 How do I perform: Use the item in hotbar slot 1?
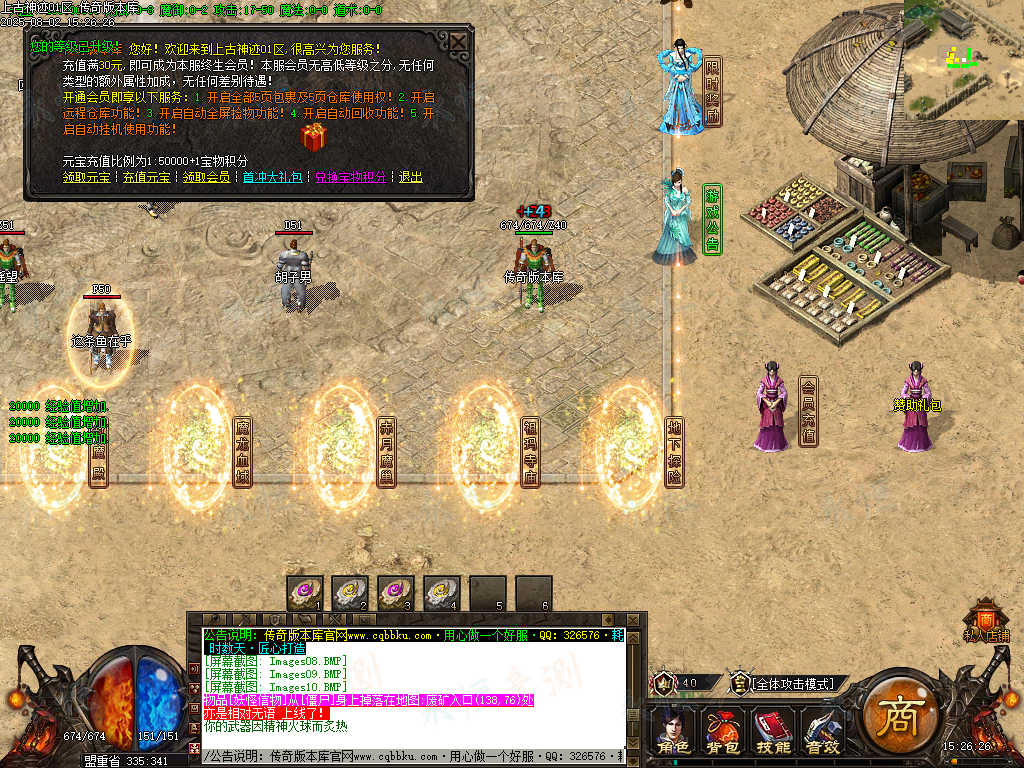[305, 592]
